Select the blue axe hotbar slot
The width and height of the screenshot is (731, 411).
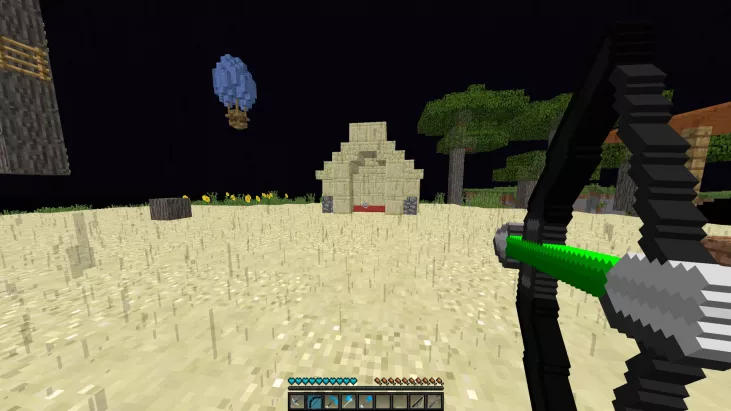[348, 401]
